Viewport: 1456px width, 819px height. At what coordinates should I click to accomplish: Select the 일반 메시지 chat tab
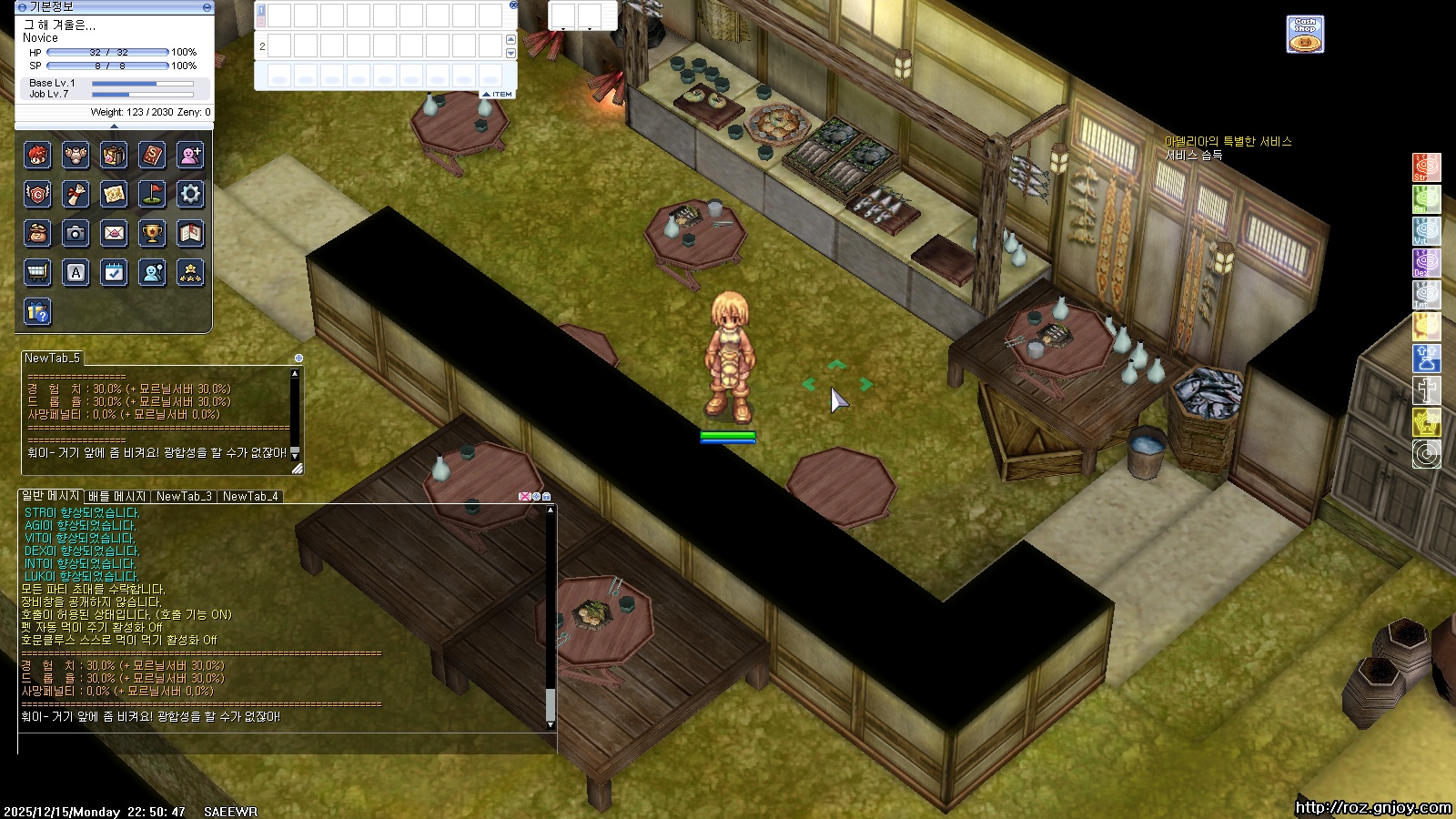(x=50, y=496)
